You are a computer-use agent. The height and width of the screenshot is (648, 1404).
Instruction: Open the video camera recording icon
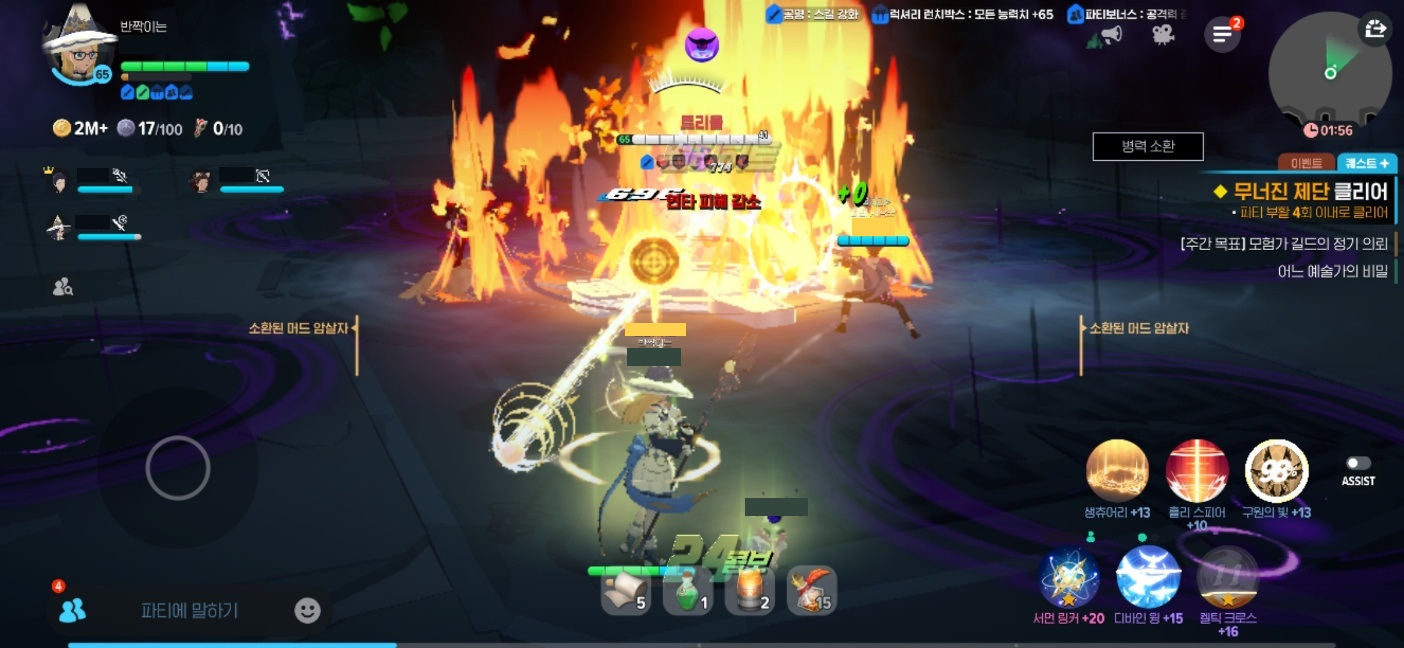pyautogui.click(x=1162, y=35)
